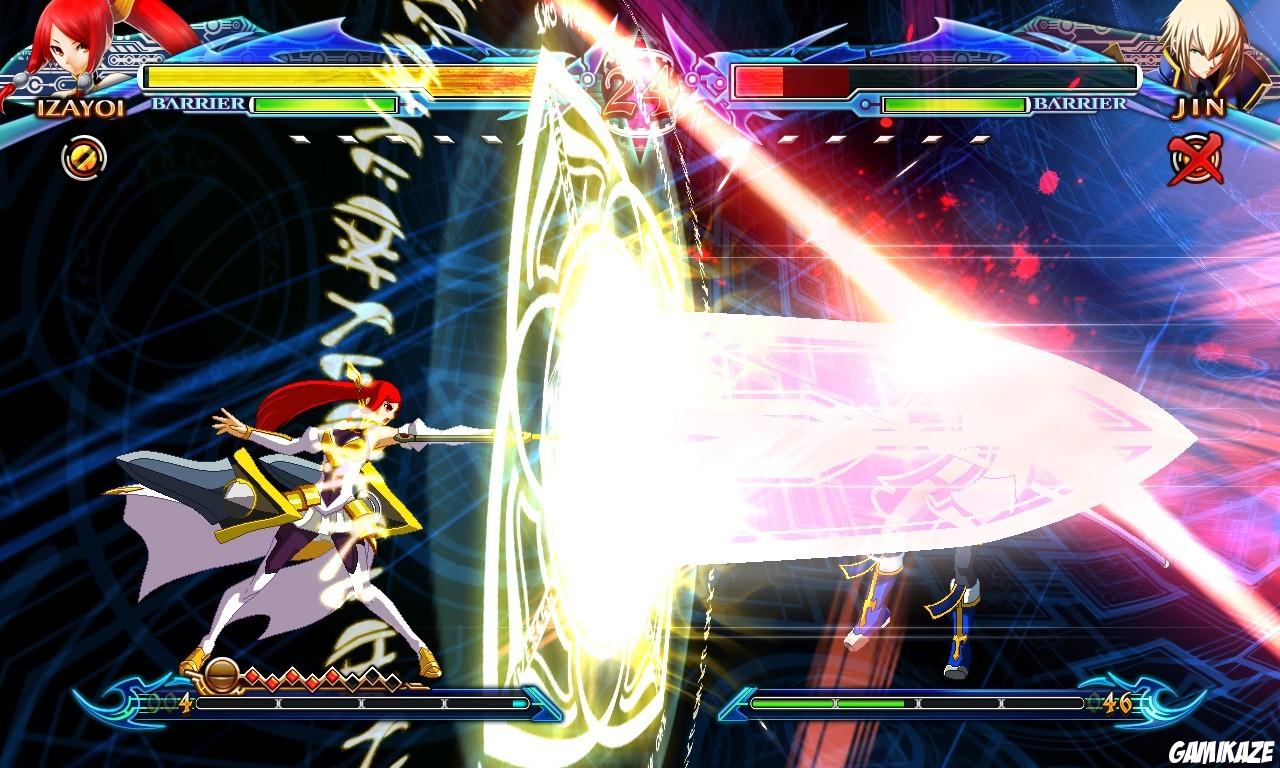Click the GAMIKAZE watermark
The width and height of the screenshot is (1280, 768).
1221,750
